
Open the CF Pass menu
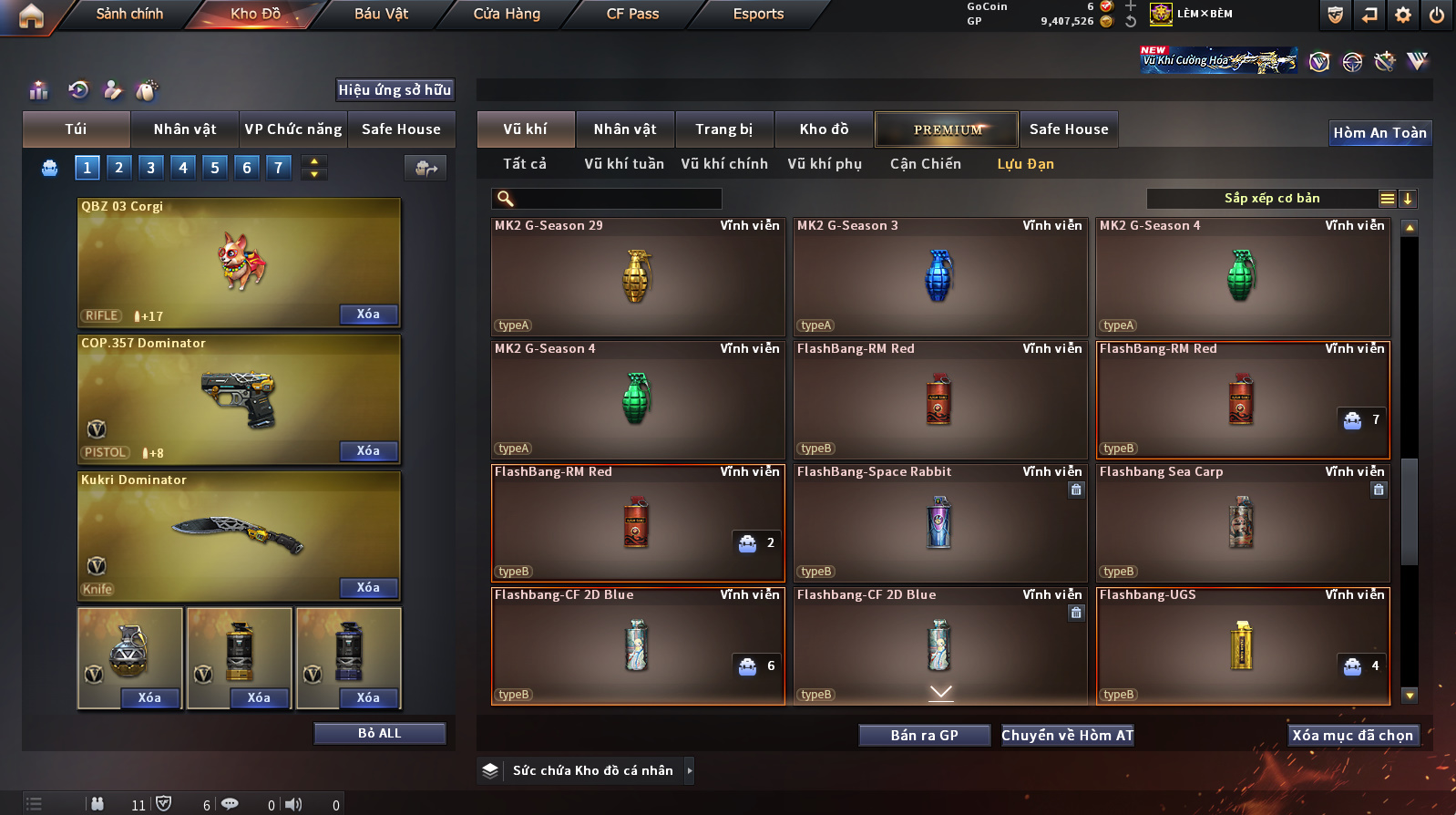coord(632,14)
